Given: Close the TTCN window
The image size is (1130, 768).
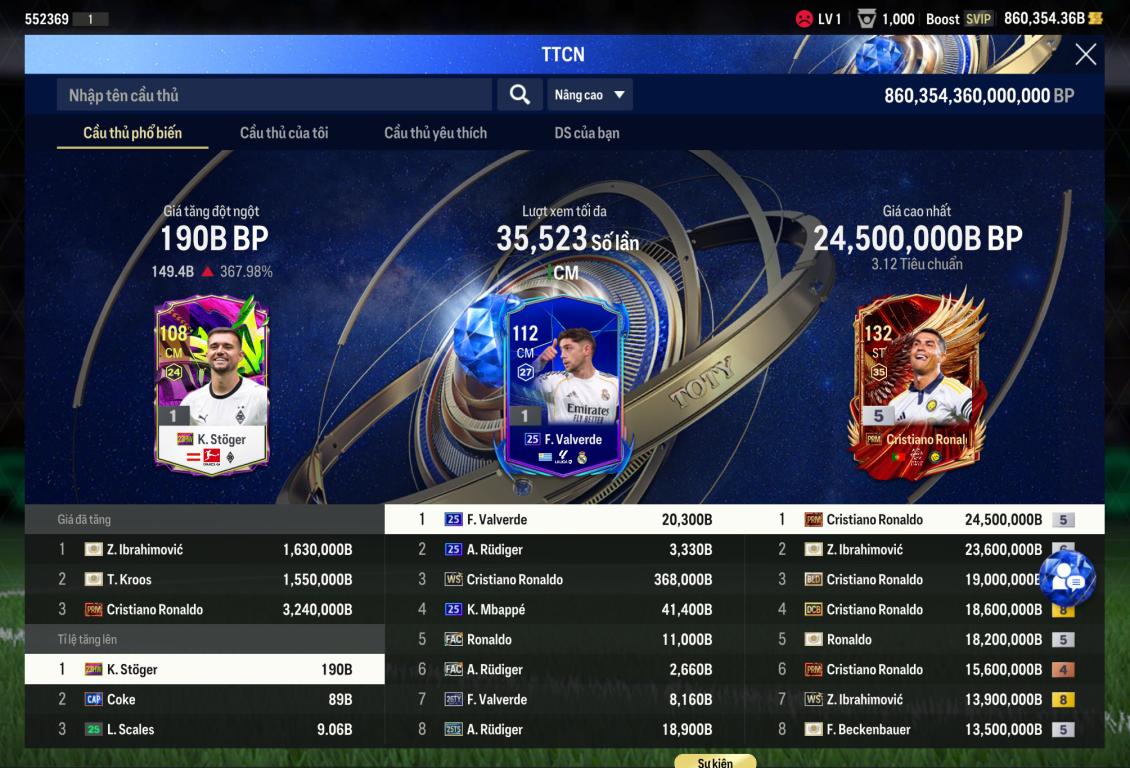Looking at the screenshot, I should (1085, 55).
